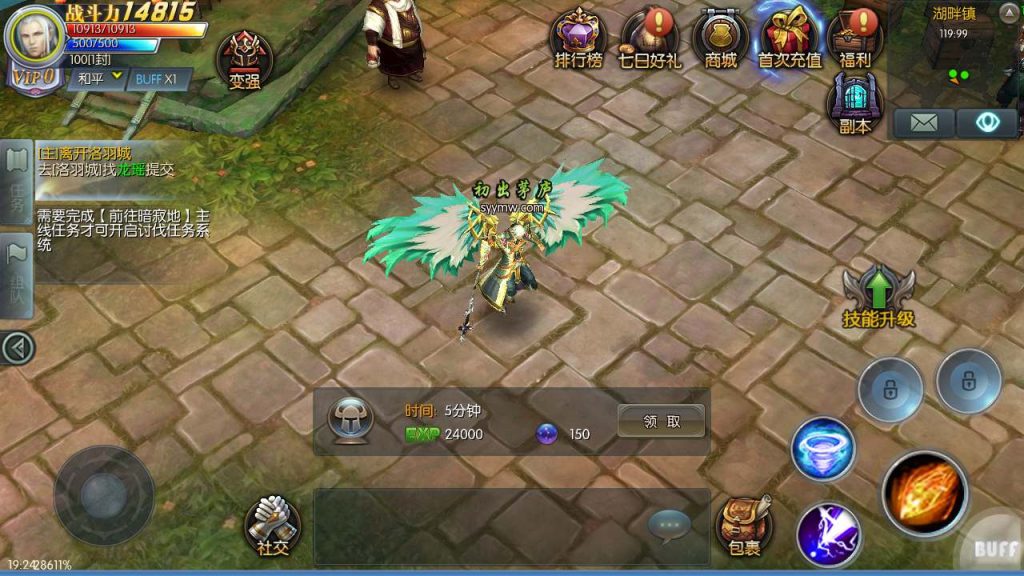Open the 包裹 bag inventory
This screenshot has width=1024, height=576.
coord(743,525)
